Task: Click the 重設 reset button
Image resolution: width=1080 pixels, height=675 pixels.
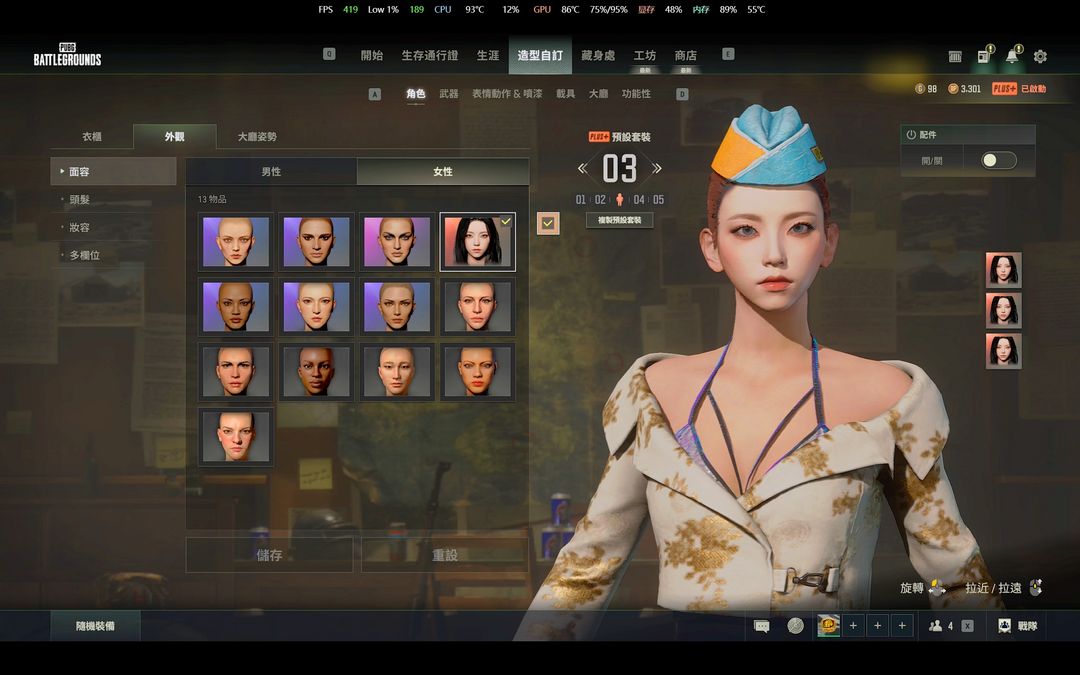Action: (x=445, y=555)
